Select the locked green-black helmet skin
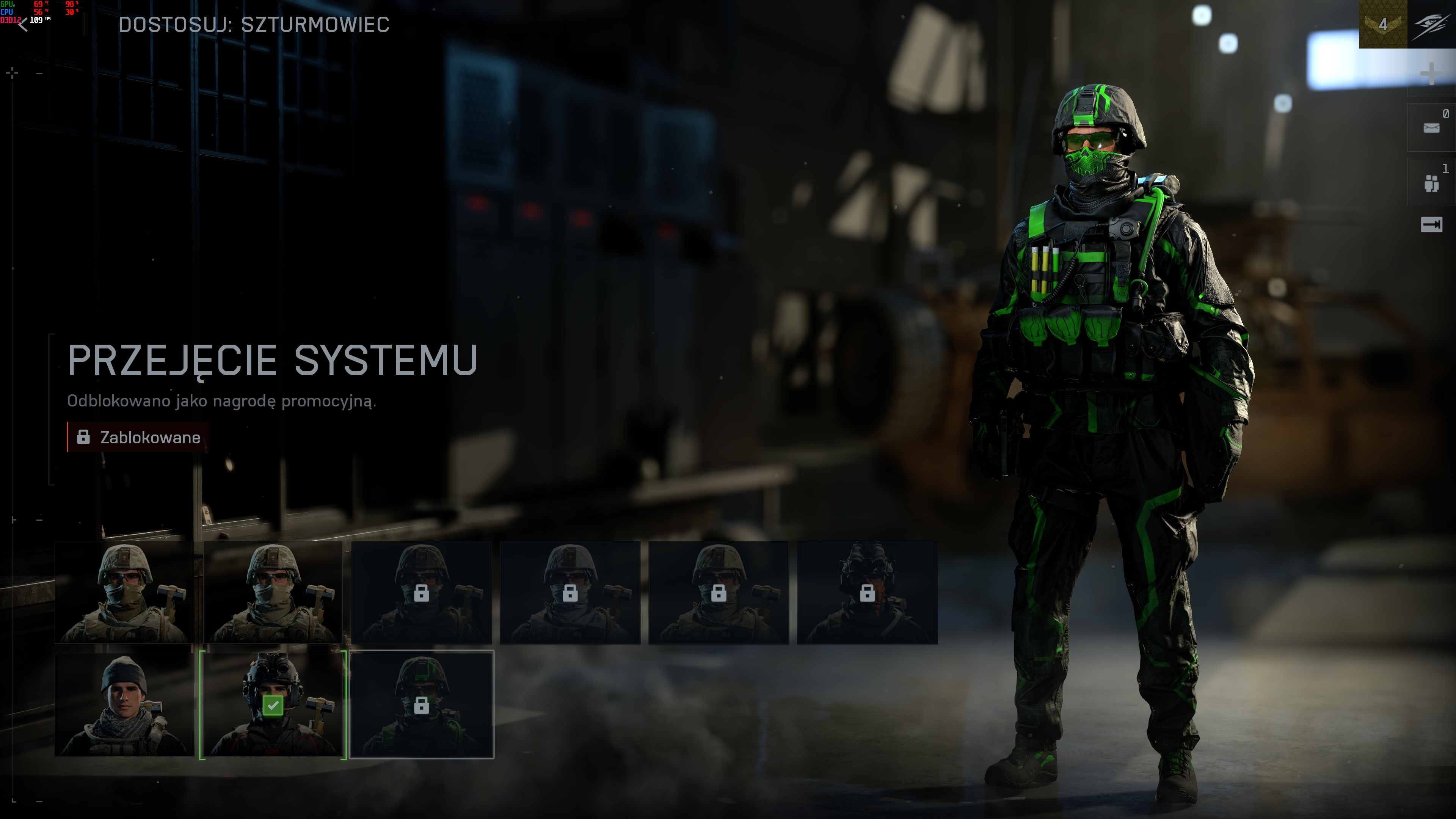The image size is (1456, 819). tap(422, 704)
